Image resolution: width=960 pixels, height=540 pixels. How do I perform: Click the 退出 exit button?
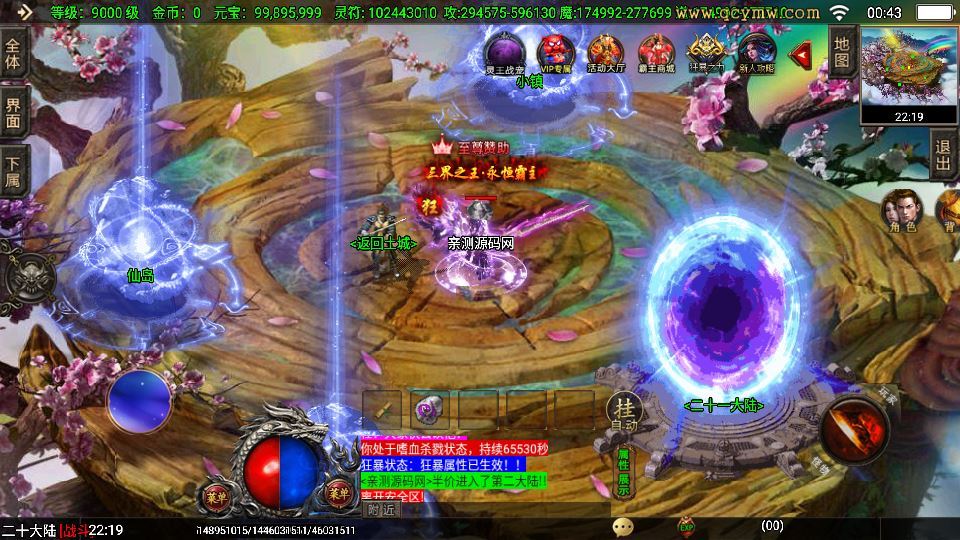pyautogui.click(x=943, y=156)
